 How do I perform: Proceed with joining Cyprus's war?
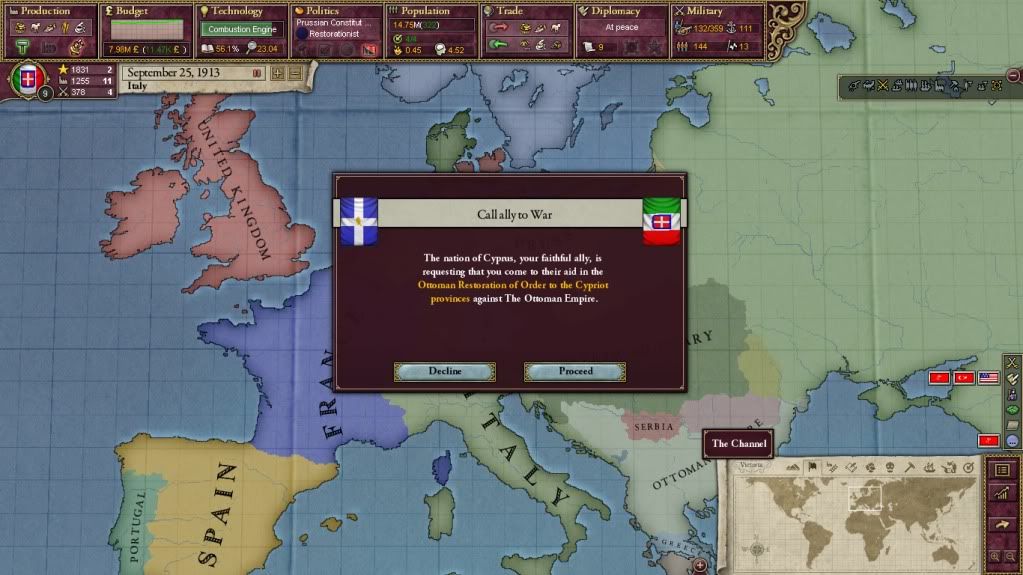tap(575, 371)
